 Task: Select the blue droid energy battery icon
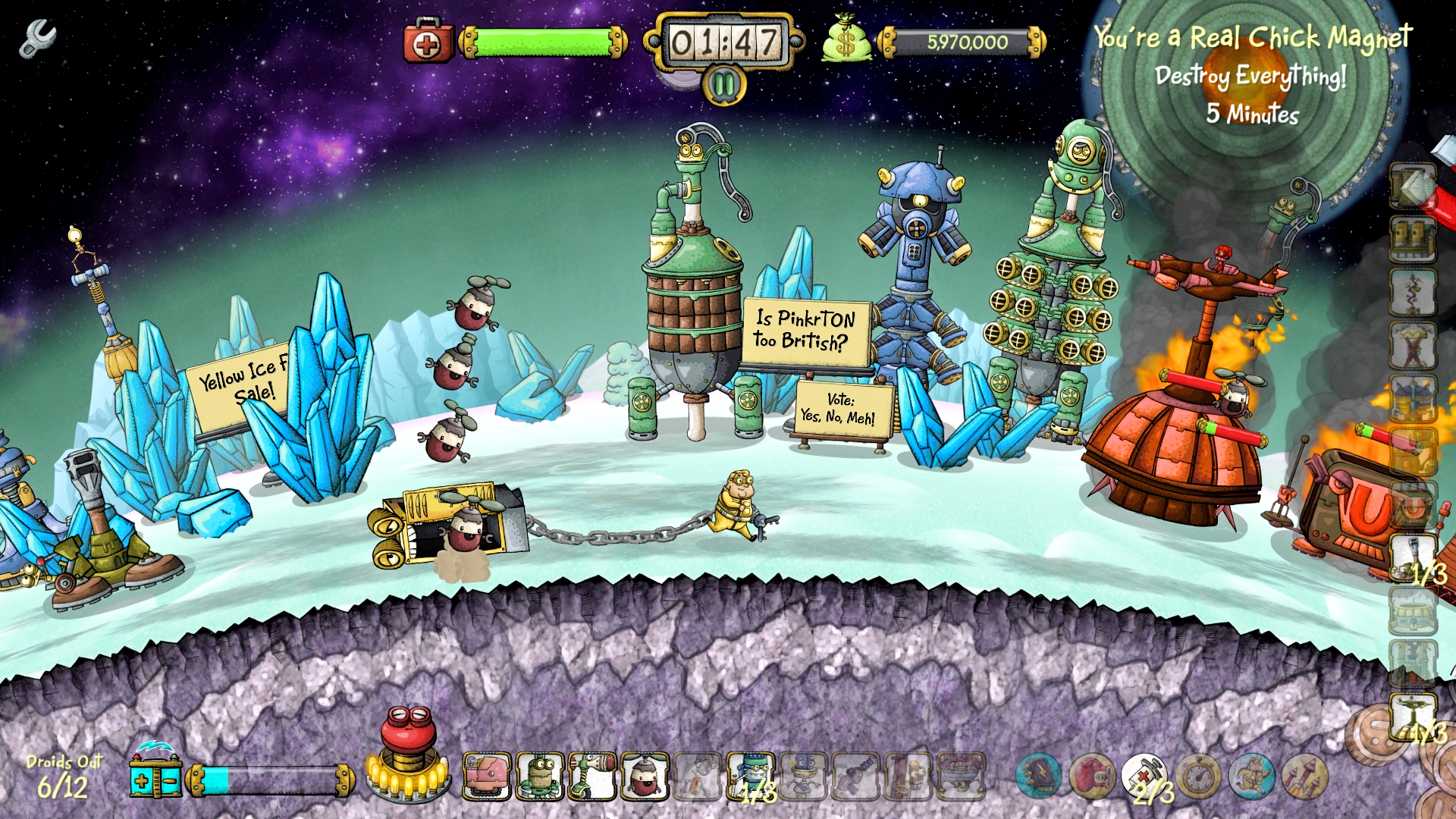(155, 775)
